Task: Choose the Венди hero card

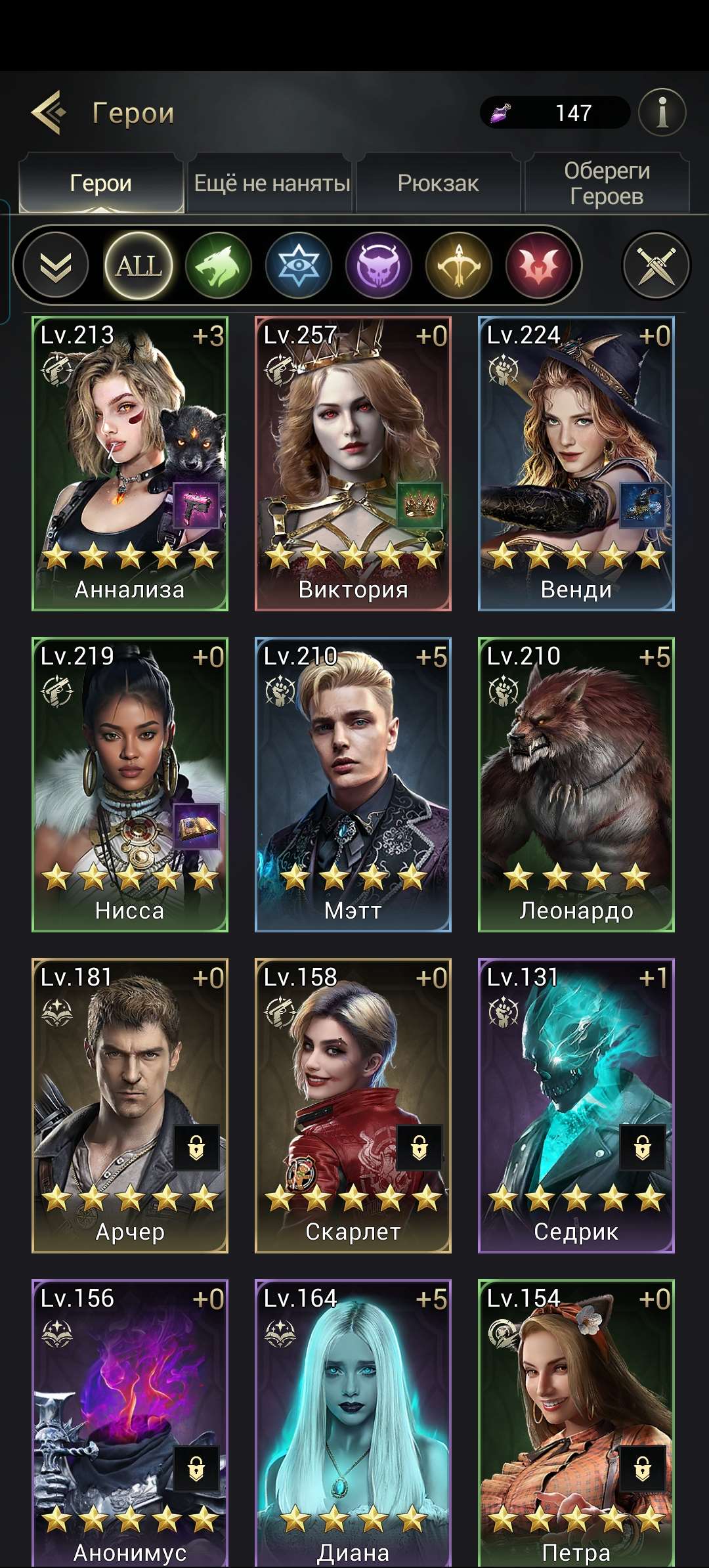Action: pos(576,464)
